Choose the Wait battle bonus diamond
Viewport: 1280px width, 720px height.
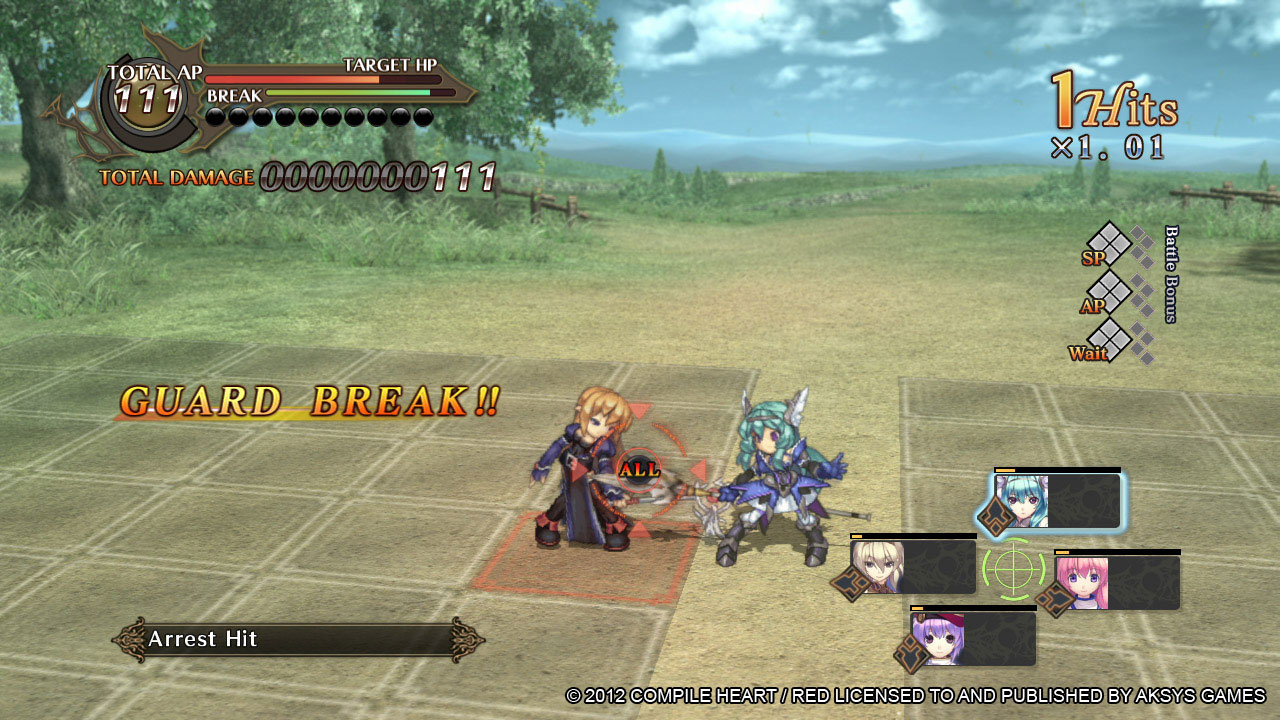tap(1111, 340)
